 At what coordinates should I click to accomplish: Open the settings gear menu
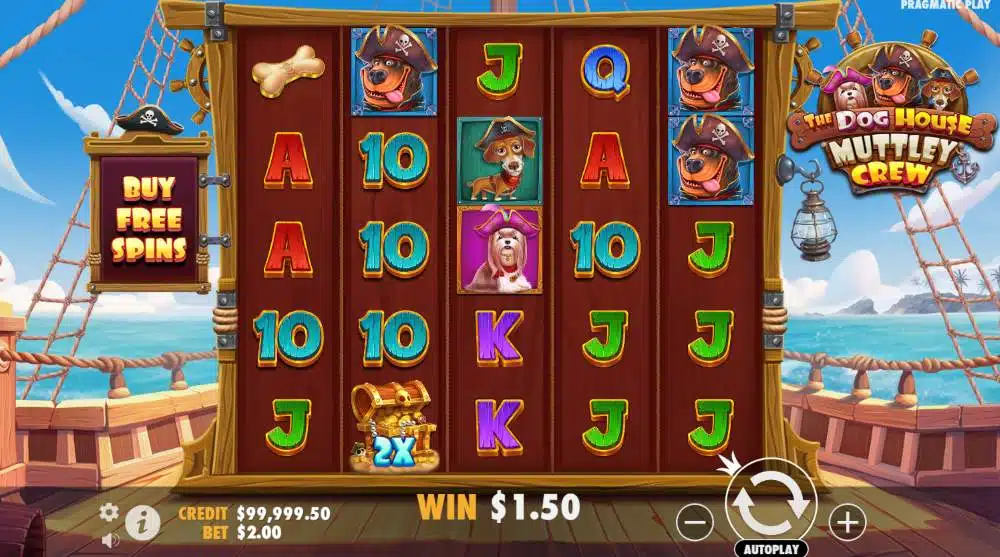(109, 512)
